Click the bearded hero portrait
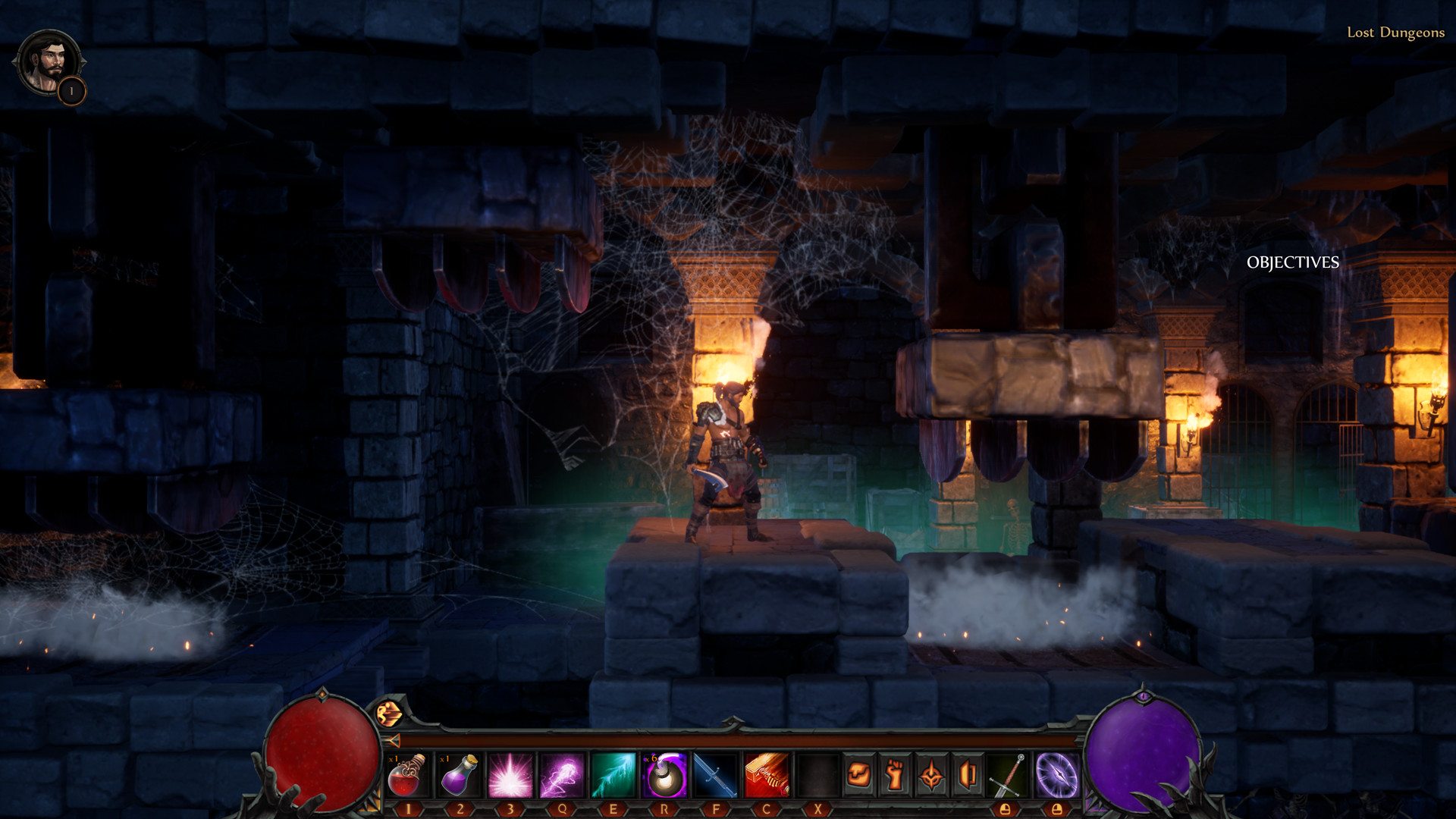This screenshot has height=819, width=1456. [48, 61]
